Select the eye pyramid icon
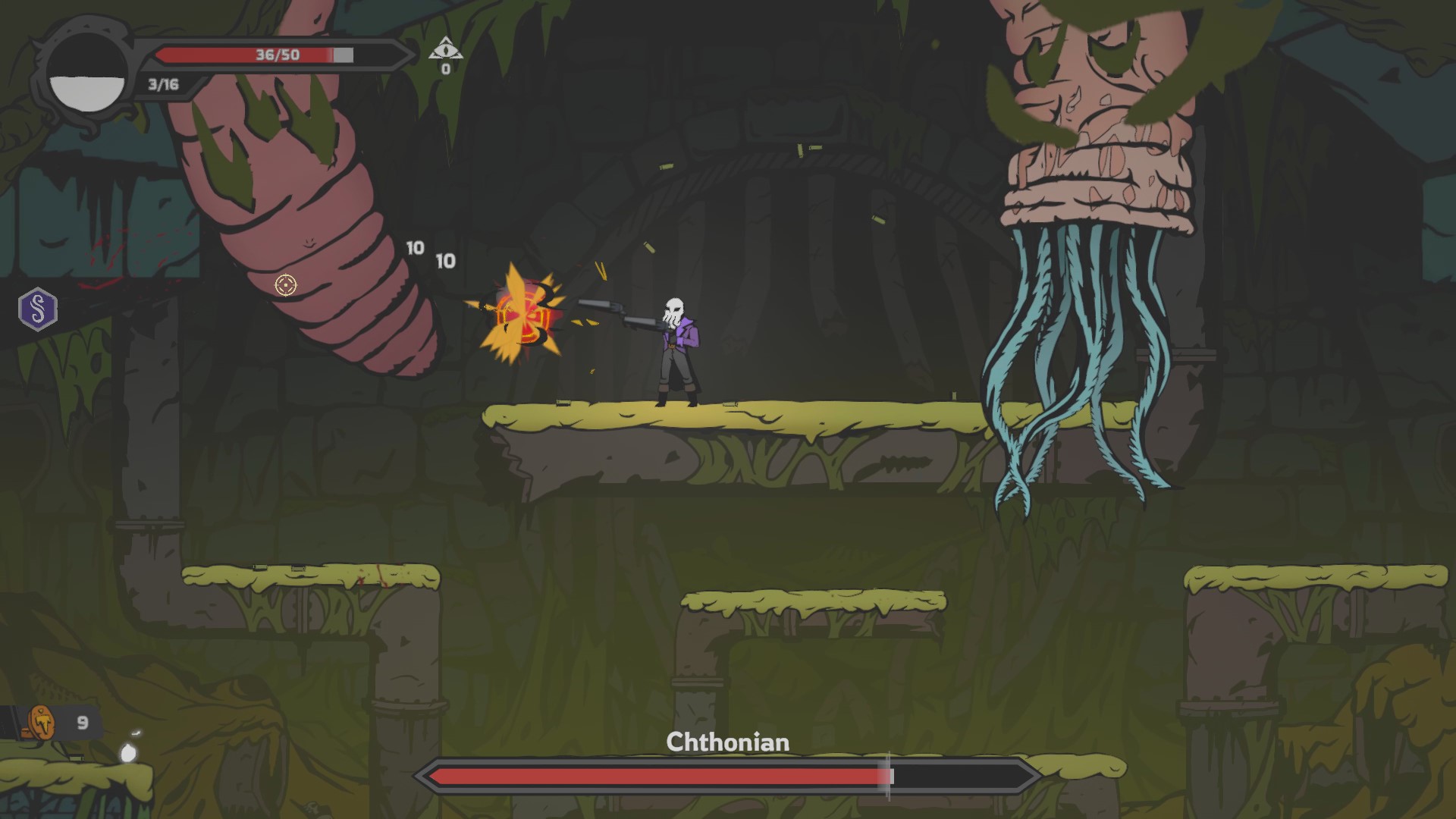The width and height of the screenshot is (1456, 819). tap(445, 49)
